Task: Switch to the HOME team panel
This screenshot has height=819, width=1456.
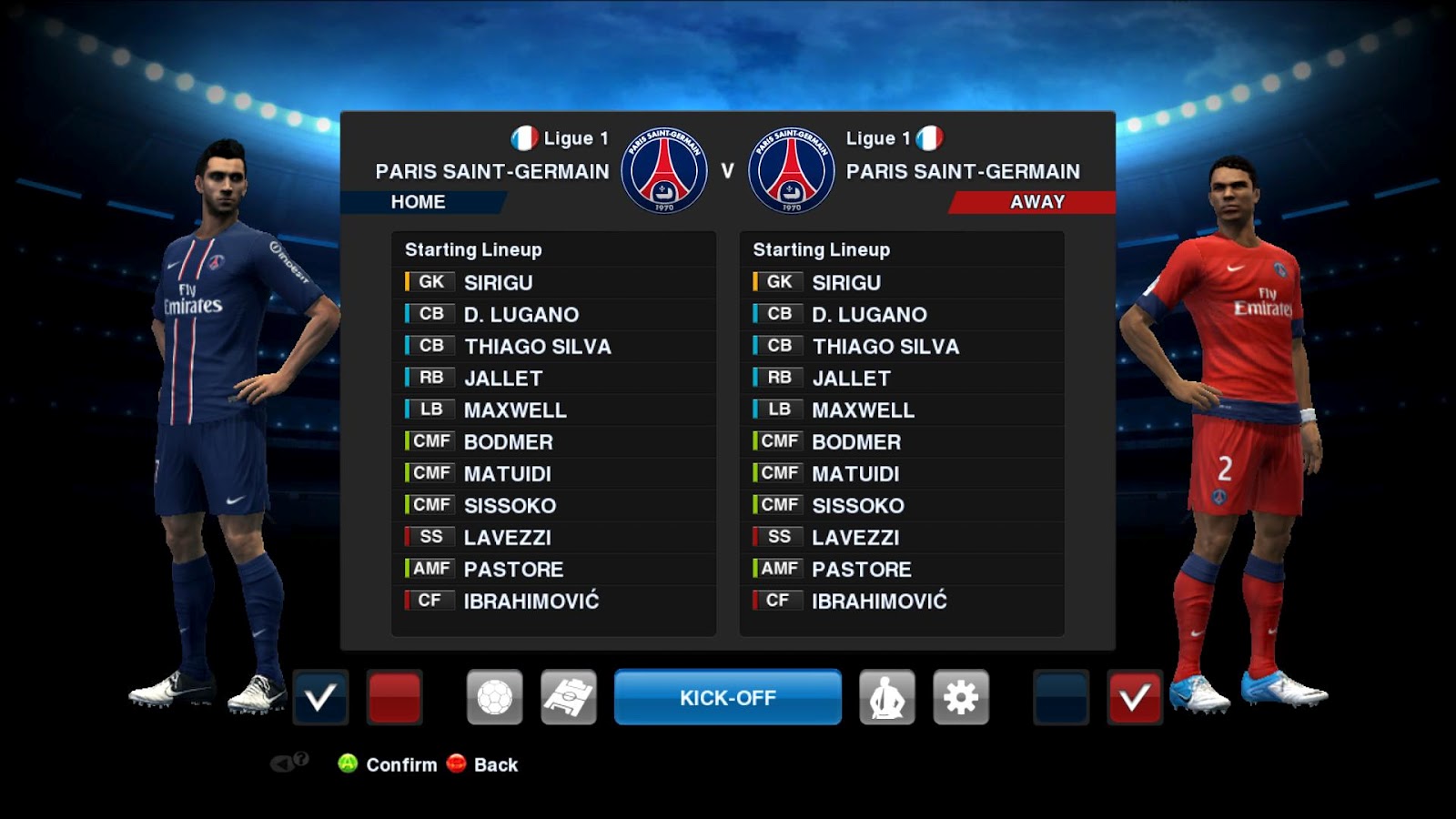Action: pos(419,202)
